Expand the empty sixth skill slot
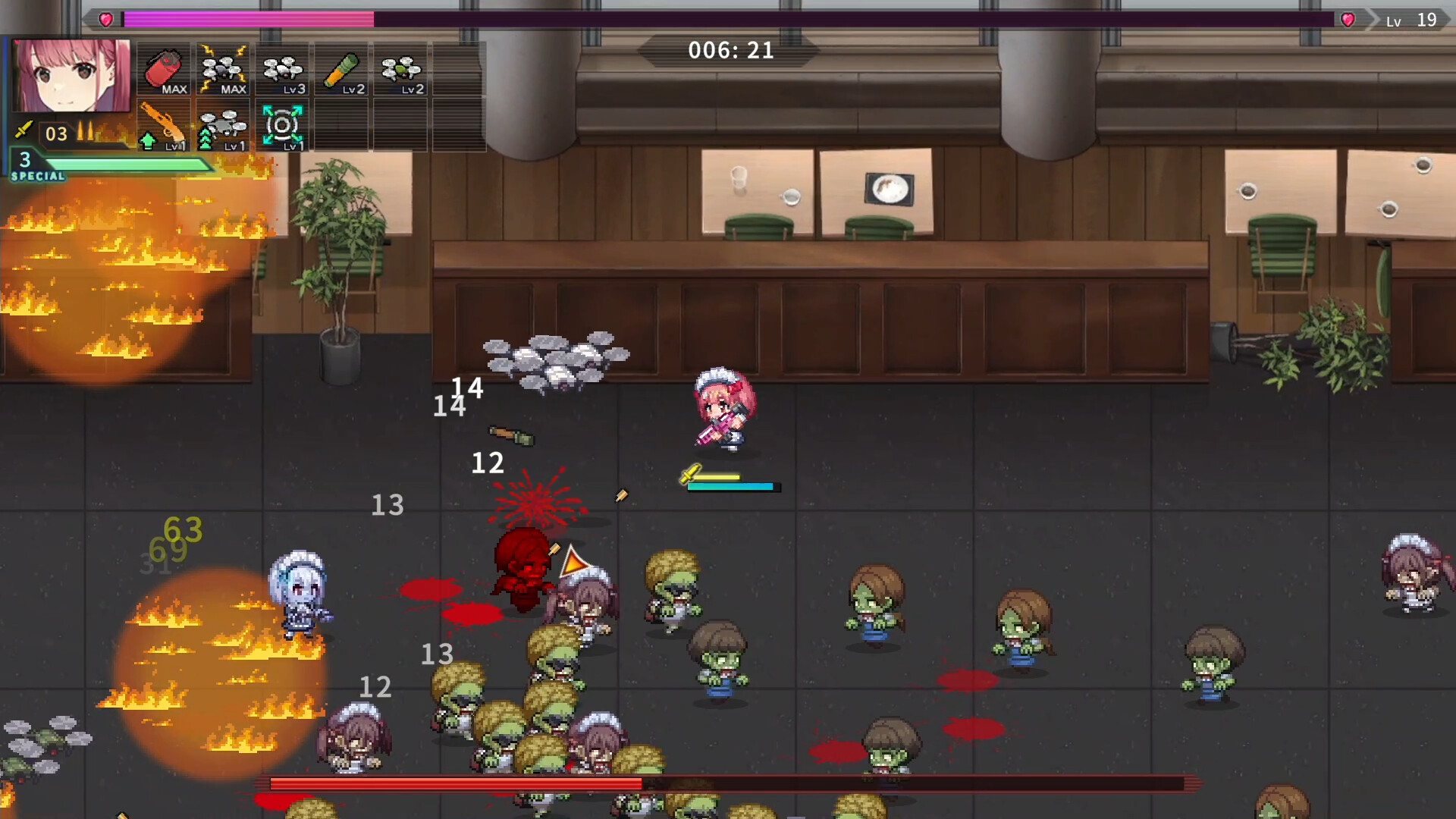The width and height of the screenshot is (1456, 819). point(458,70)
